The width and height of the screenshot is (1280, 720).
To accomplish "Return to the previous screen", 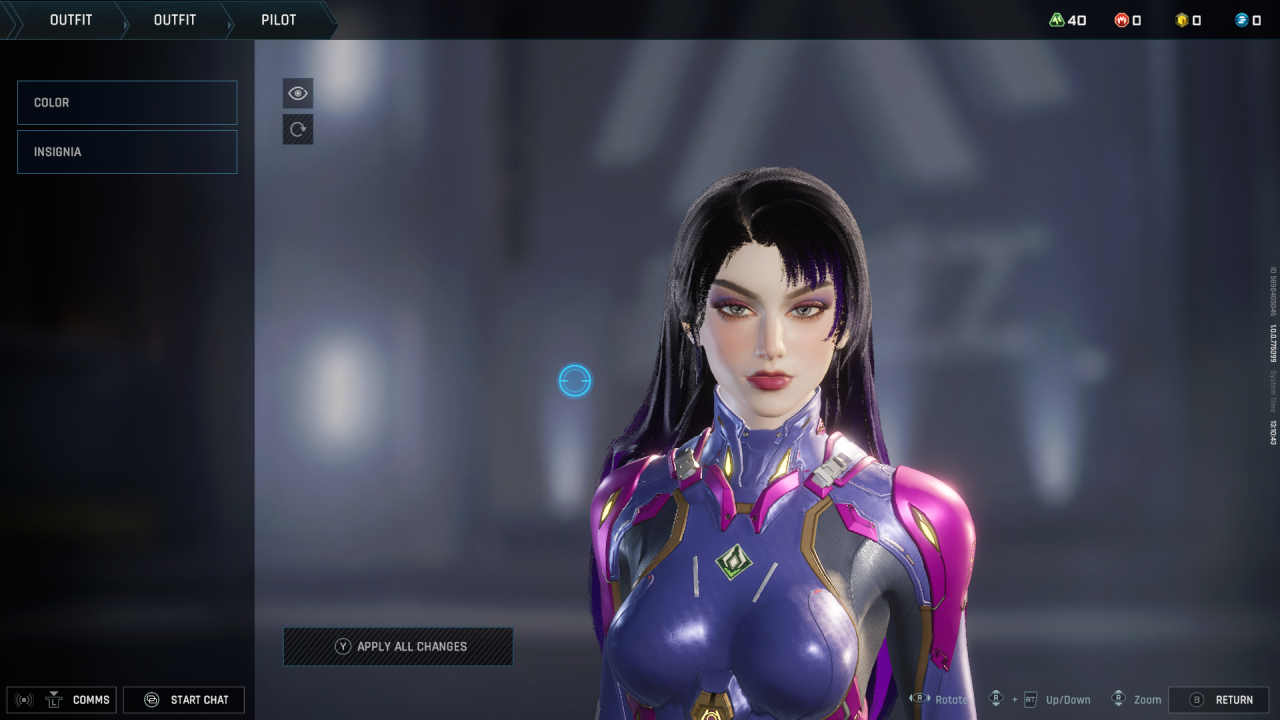I will [x=1219, y=700].
